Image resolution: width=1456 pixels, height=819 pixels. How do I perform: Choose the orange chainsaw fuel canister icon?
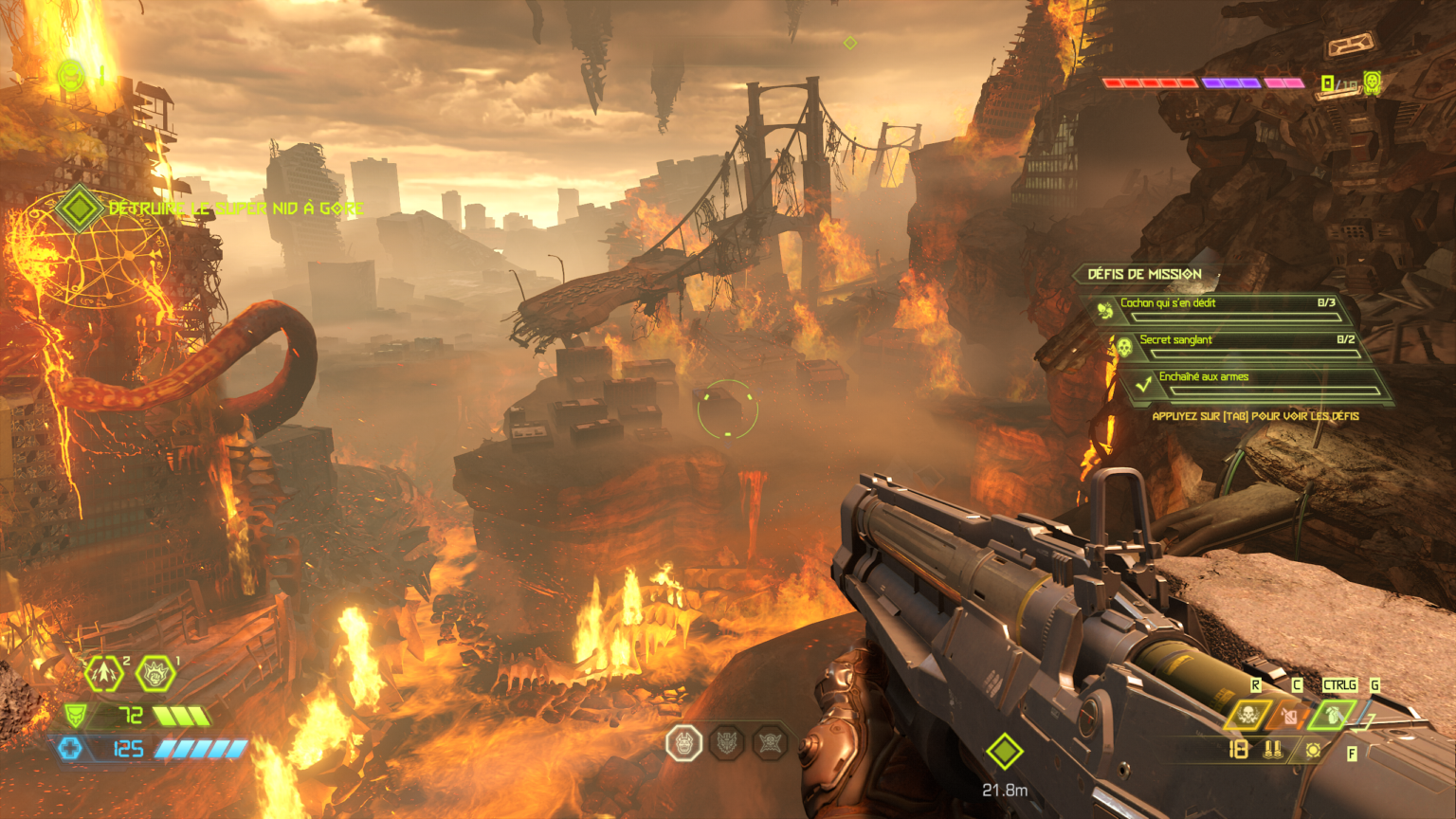tap(1290, 717)
